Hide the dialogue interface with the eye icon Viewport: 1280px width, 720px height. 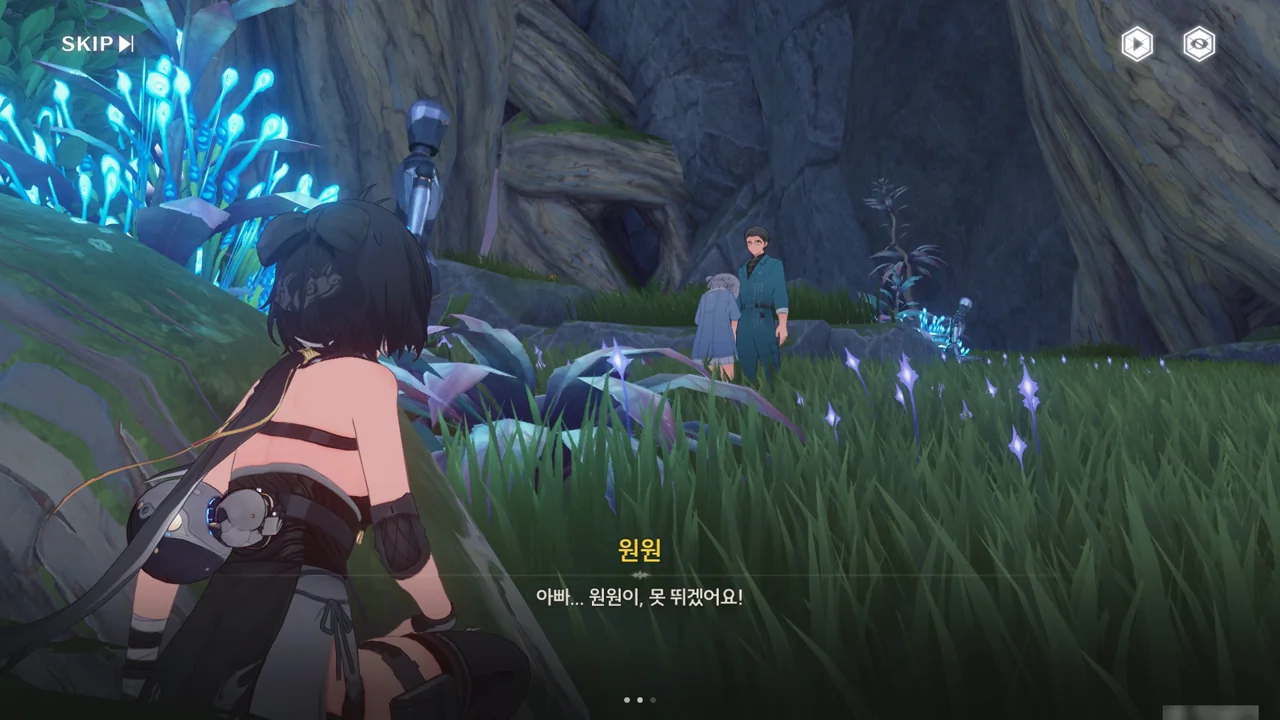click(x=1198, y=44)
